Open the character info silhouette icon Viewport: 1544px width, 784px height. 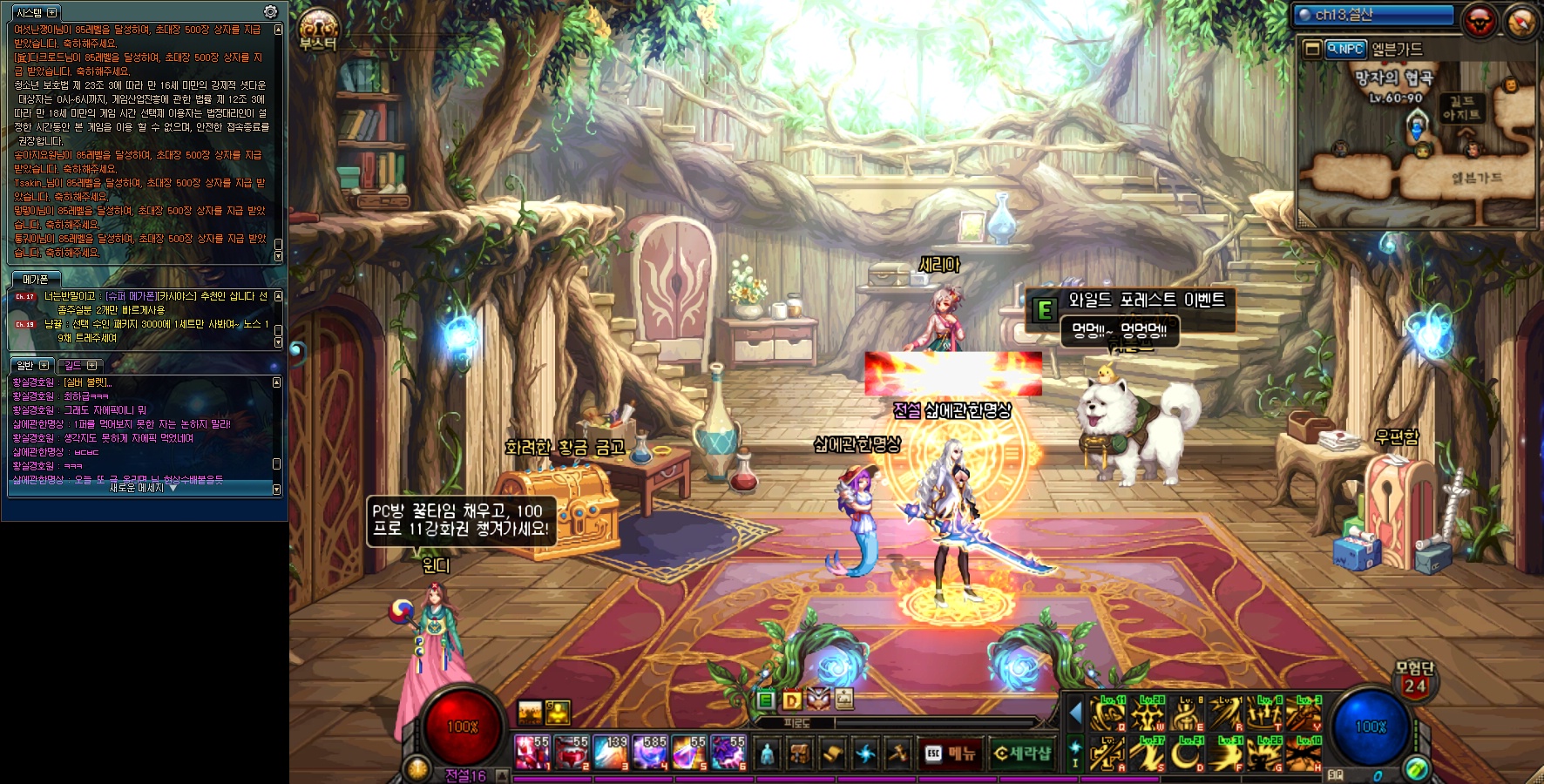pos(767,754)
